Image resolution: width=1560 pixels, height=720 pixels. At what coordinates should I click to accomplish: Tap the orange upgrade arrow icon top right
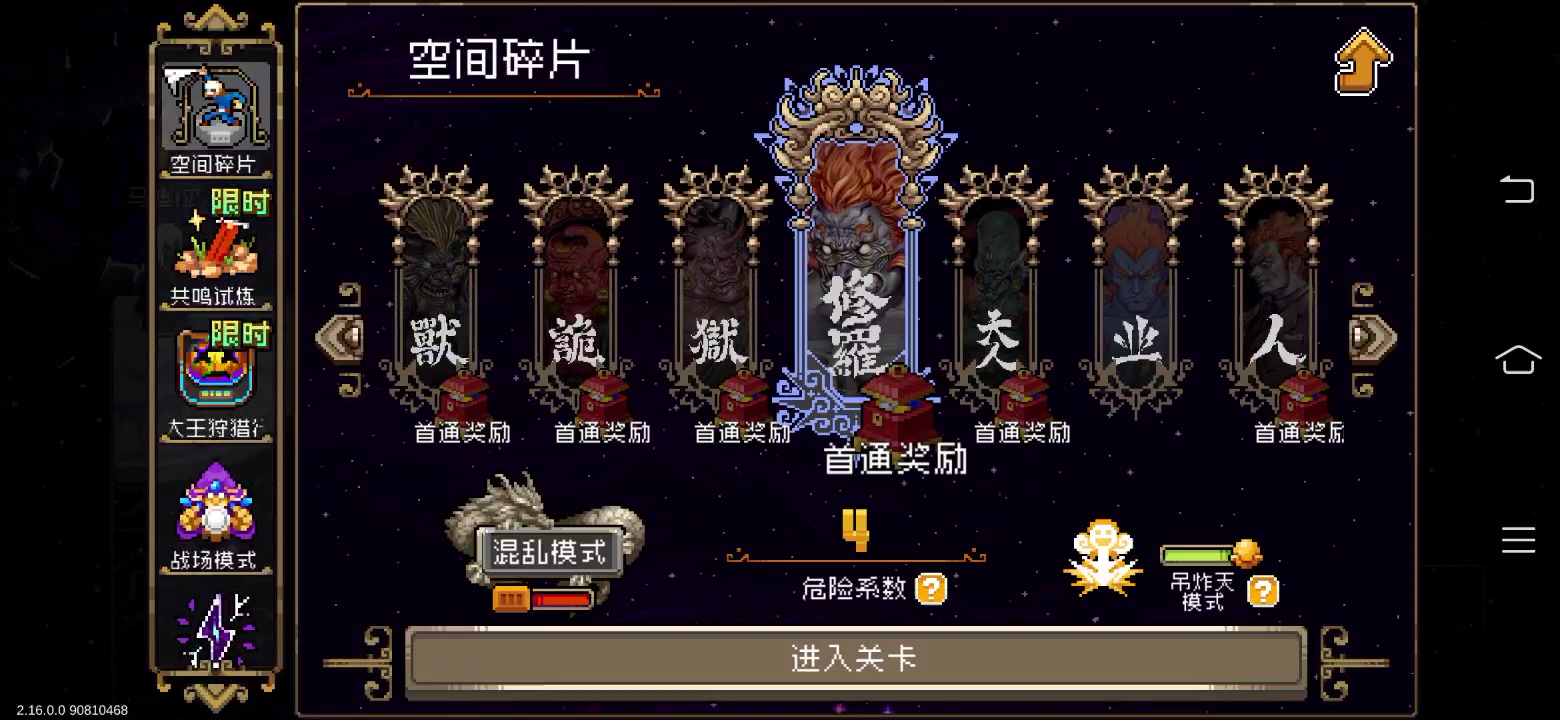tap(1362, 60)
